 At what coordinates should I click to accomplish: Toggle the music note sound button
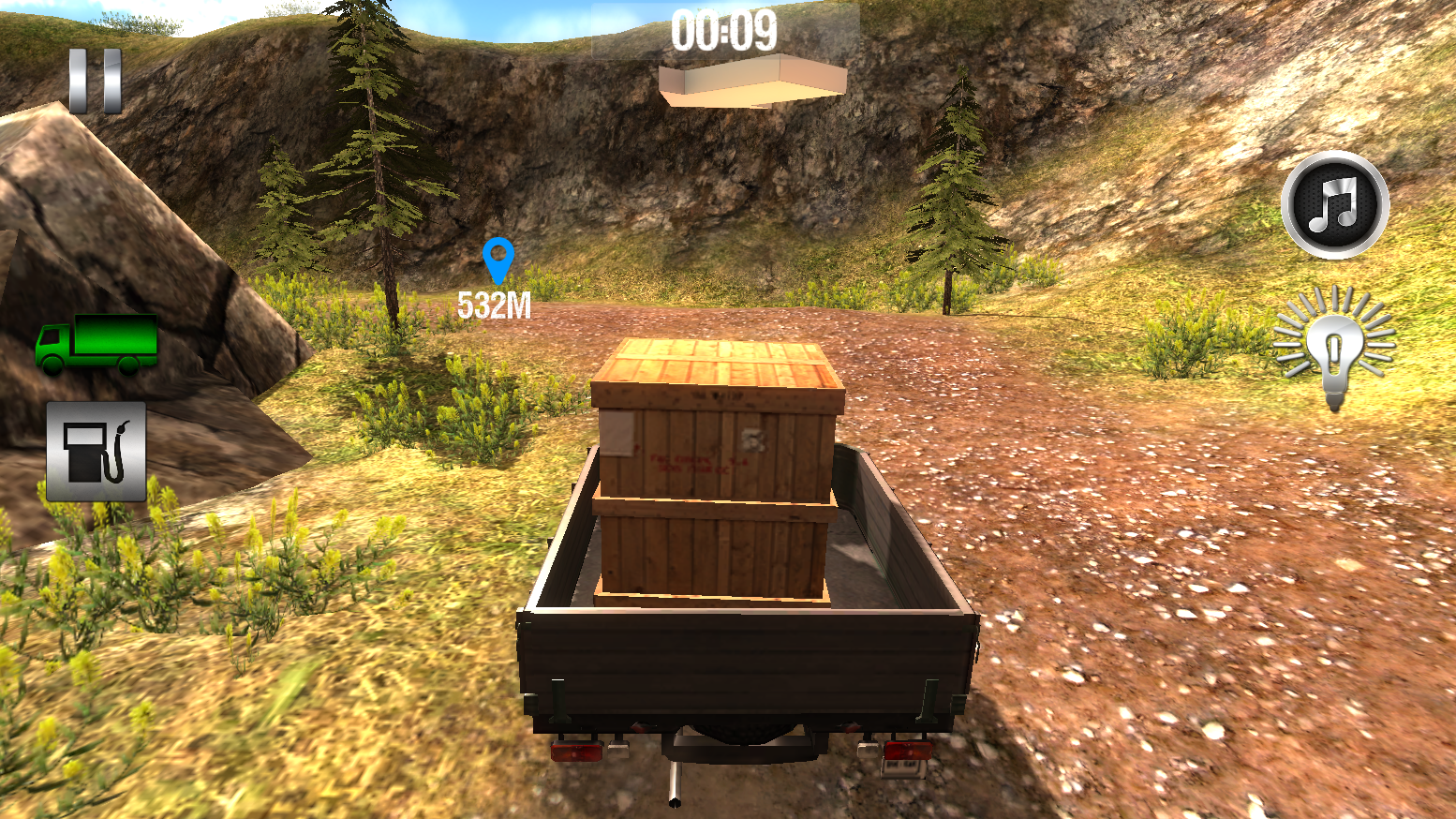tap(1334, 204)
